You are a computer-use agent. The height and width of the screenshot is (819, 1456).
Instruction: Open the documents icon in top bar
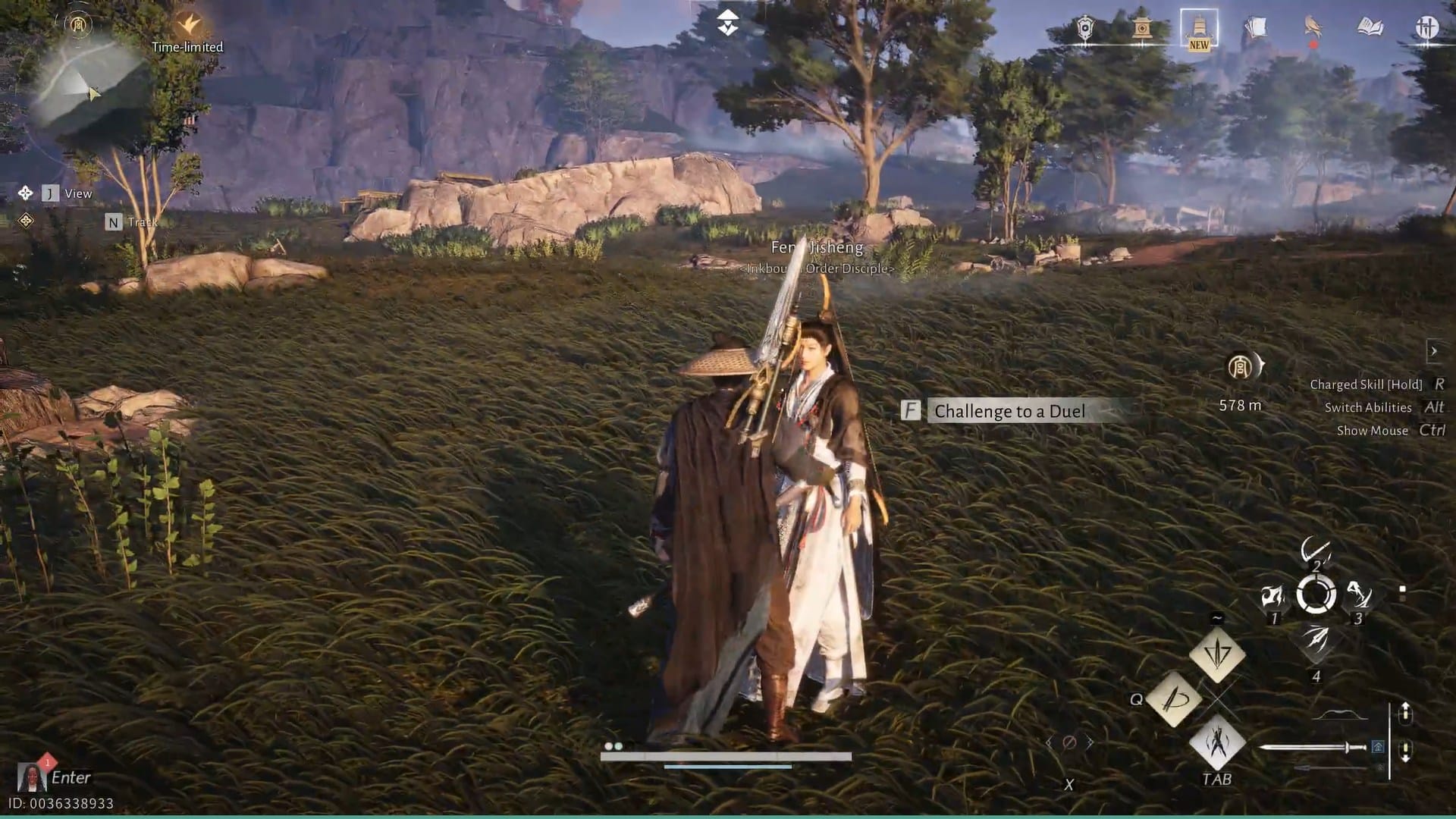click(1257, 27)
